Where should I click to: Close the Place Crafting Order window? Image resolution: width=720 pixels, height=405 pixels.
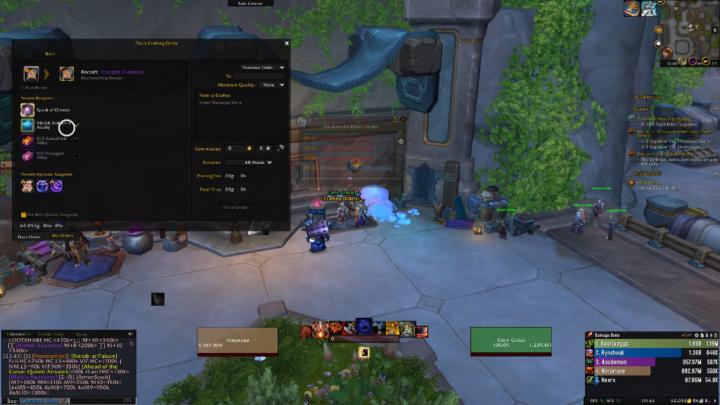[x=286, y=43]
